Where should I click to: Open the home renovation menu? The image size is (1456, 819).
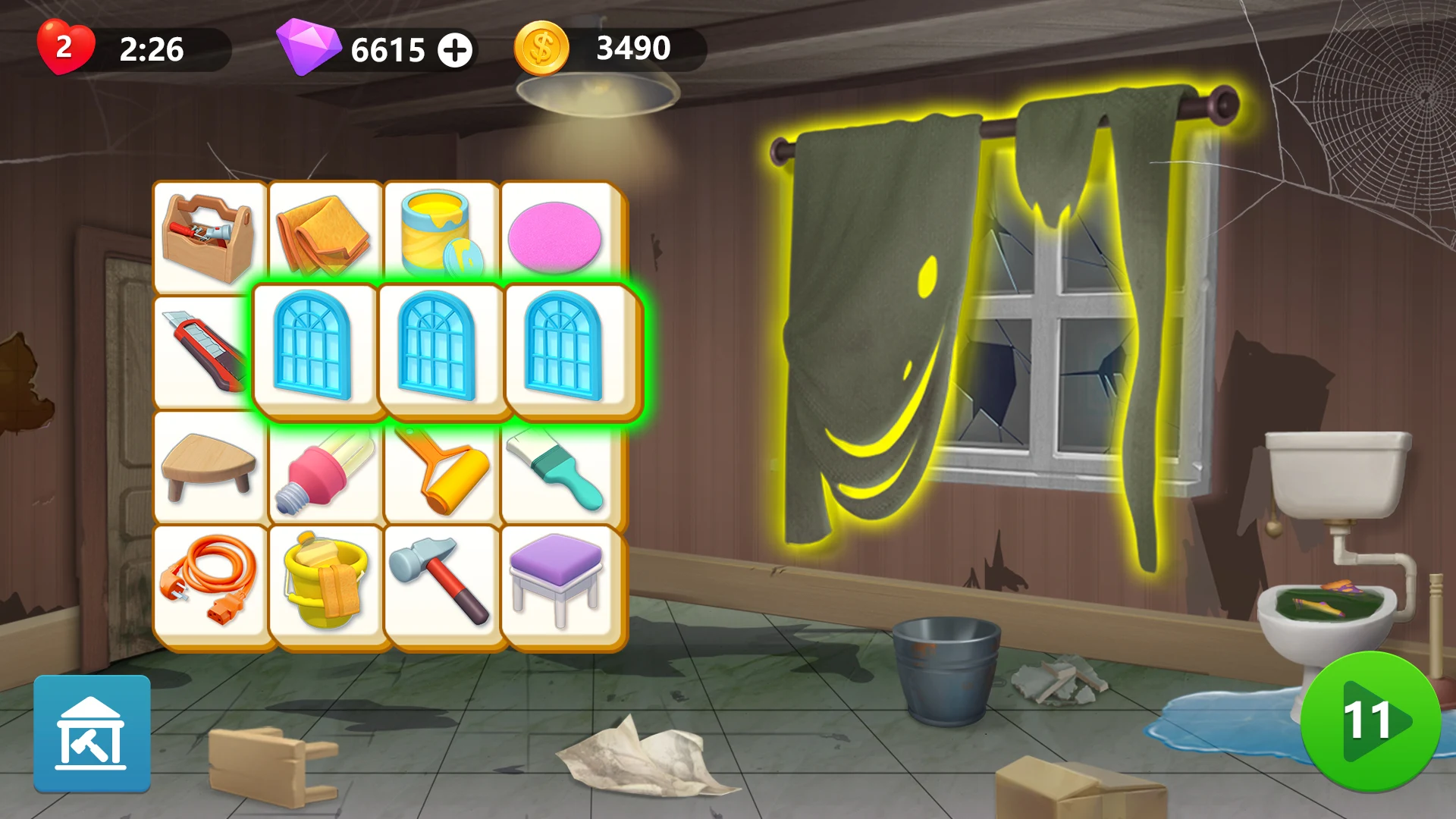coord(91,734)
